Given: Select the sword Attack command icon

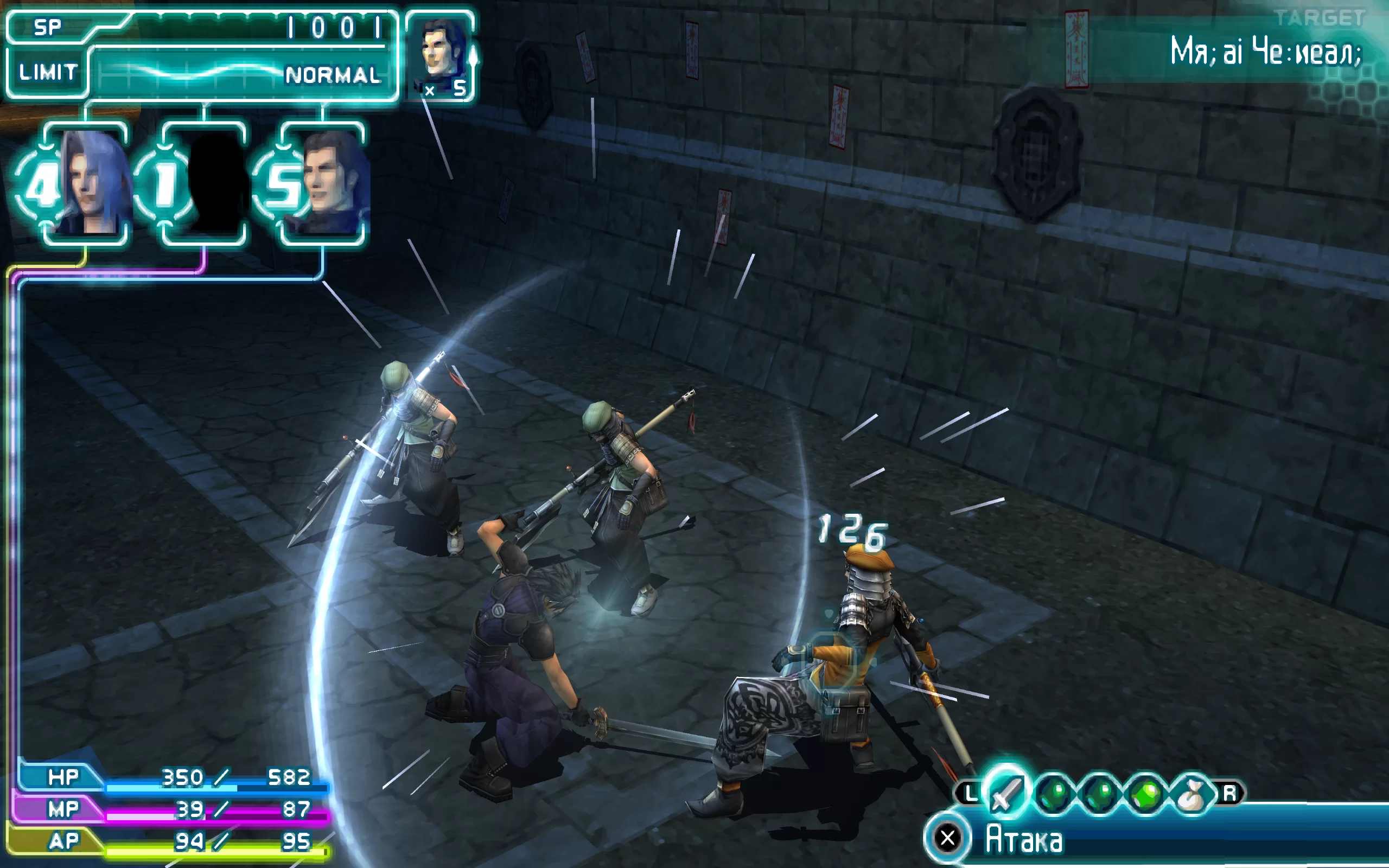Looking at the screenshot, I should pyautogui.click(x=1006, y=793).
